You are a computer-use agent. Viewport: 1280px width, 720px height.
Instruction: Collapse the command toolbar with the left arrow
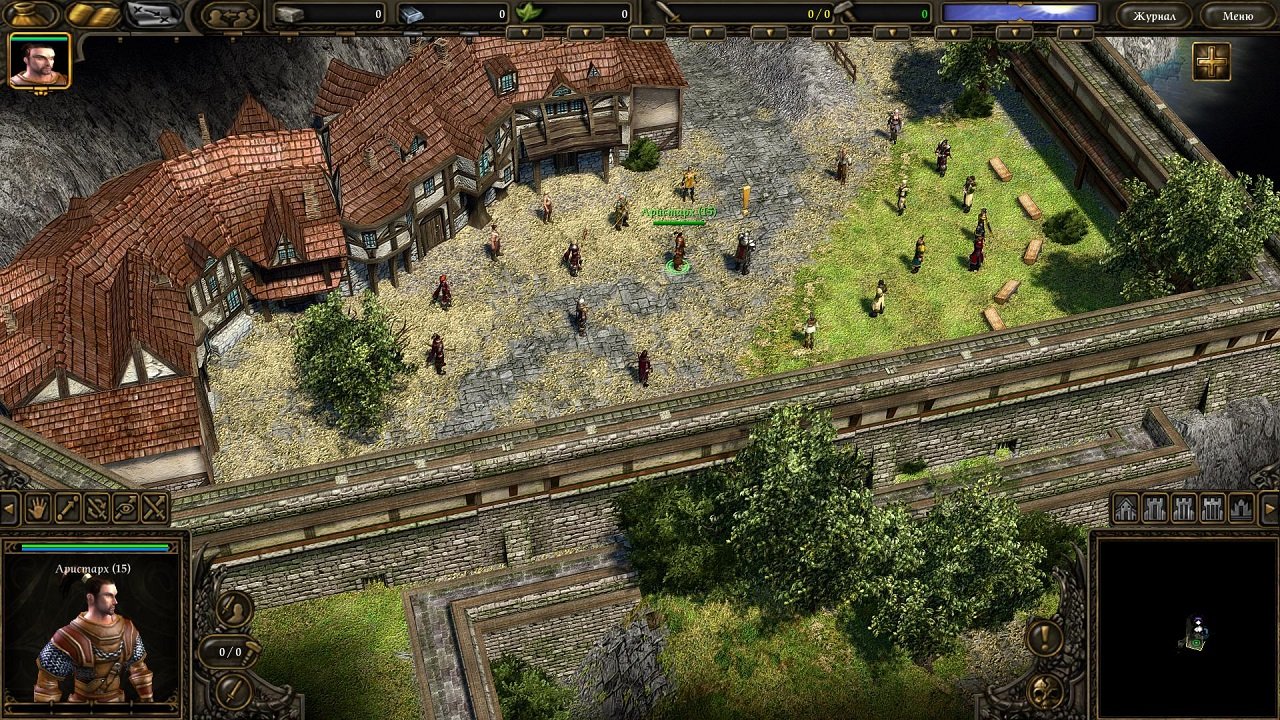click(x=9, y=510)
